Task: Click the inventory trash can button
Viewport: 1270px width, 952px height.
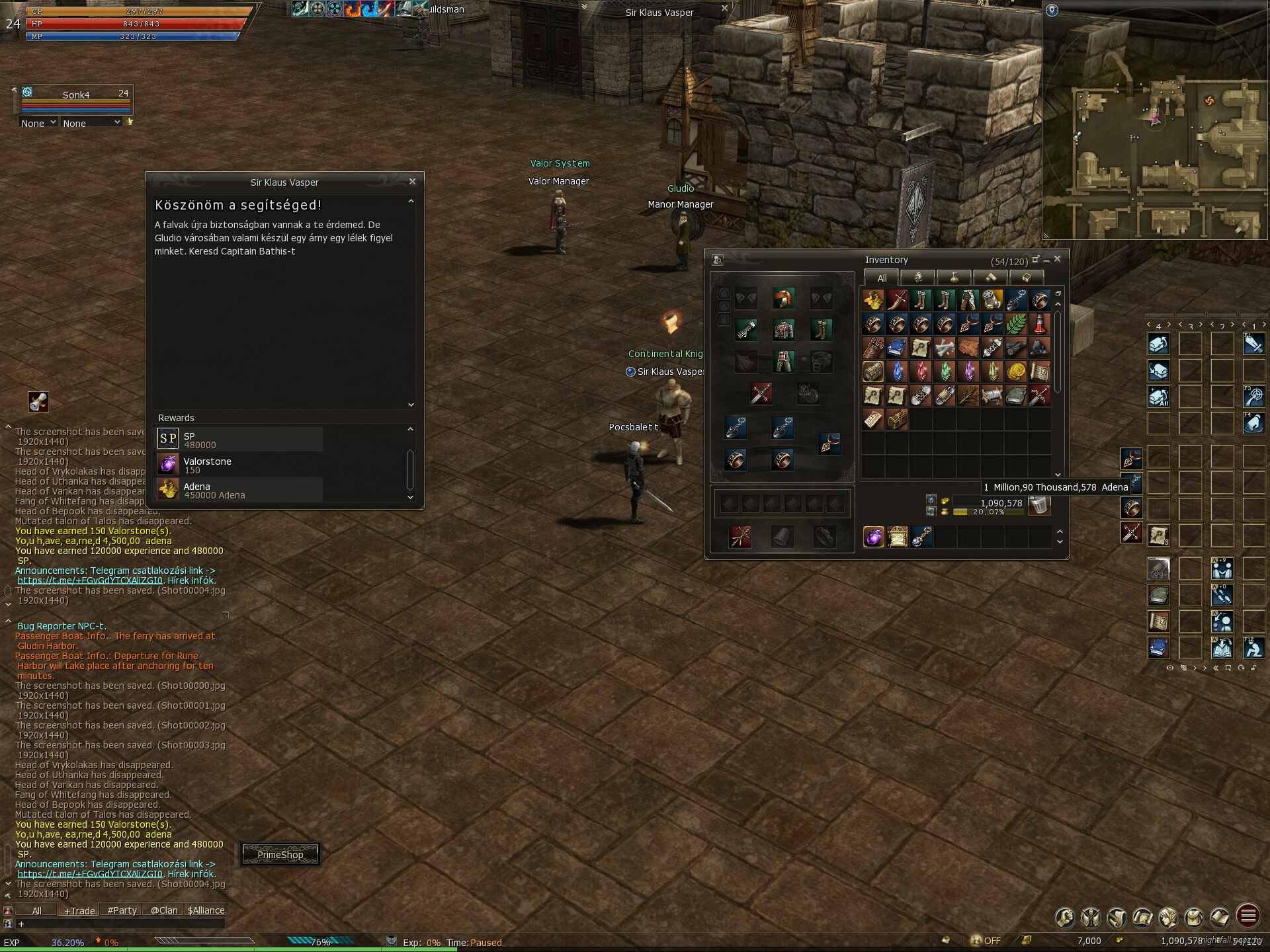Action: tap(1040, 505)
